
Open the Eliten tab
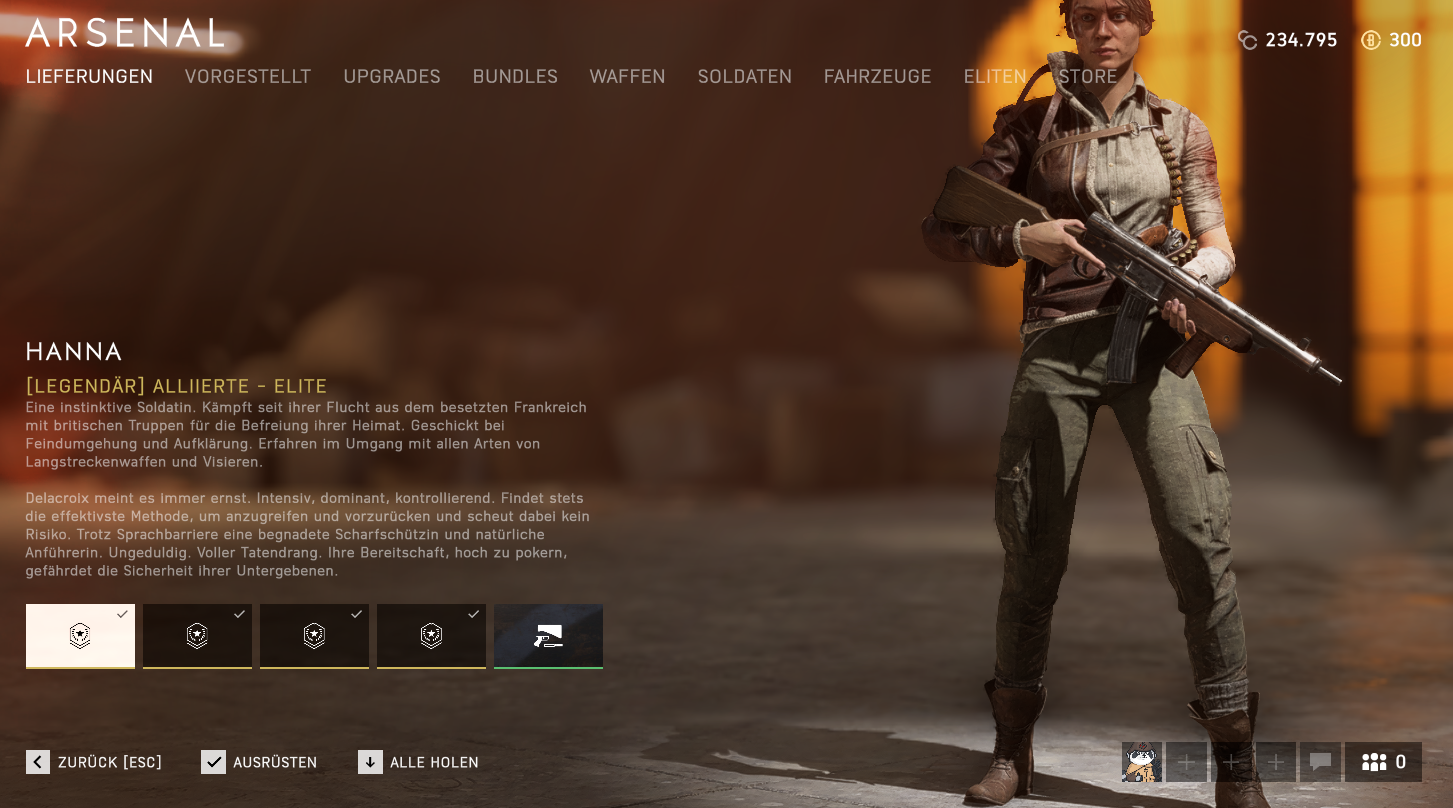pos(995,77)
